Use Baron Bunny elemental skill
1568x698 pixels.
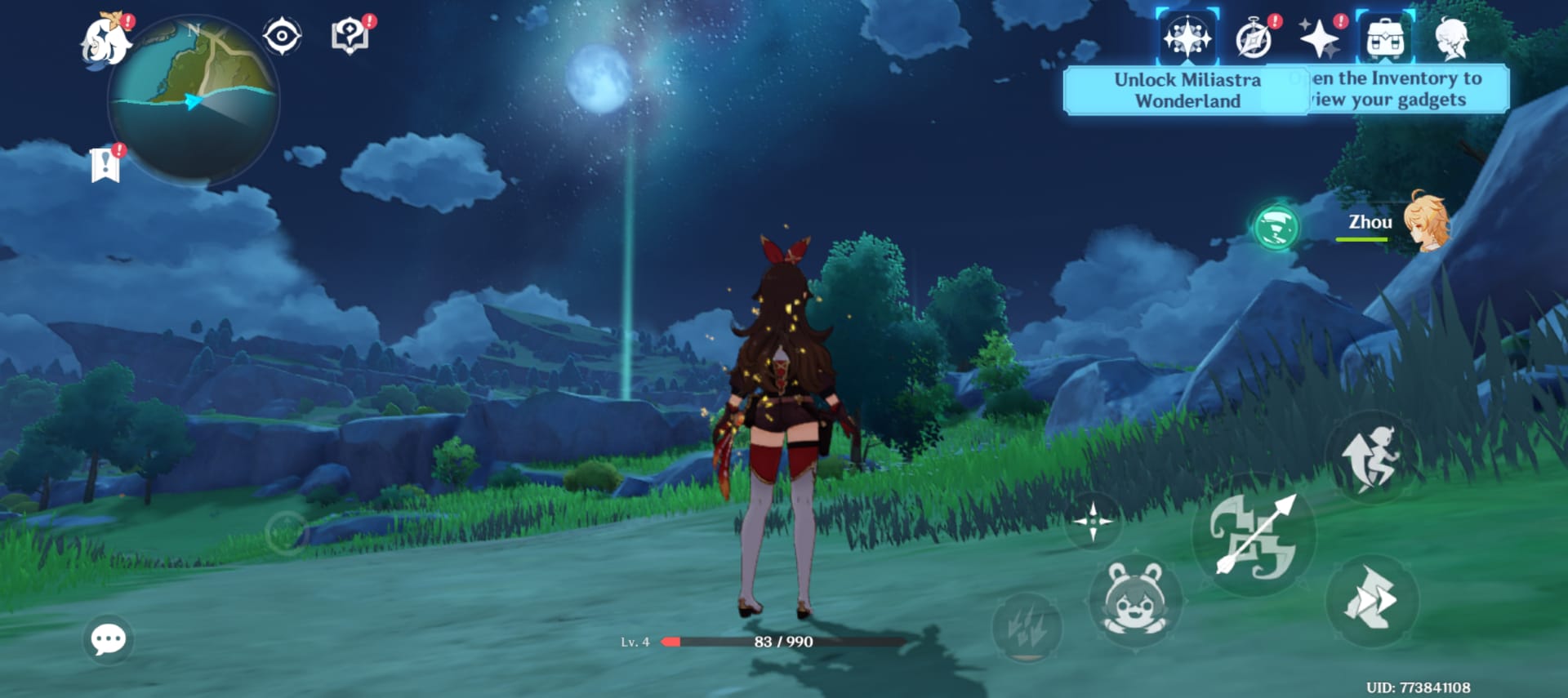(x=1135, y=601)
